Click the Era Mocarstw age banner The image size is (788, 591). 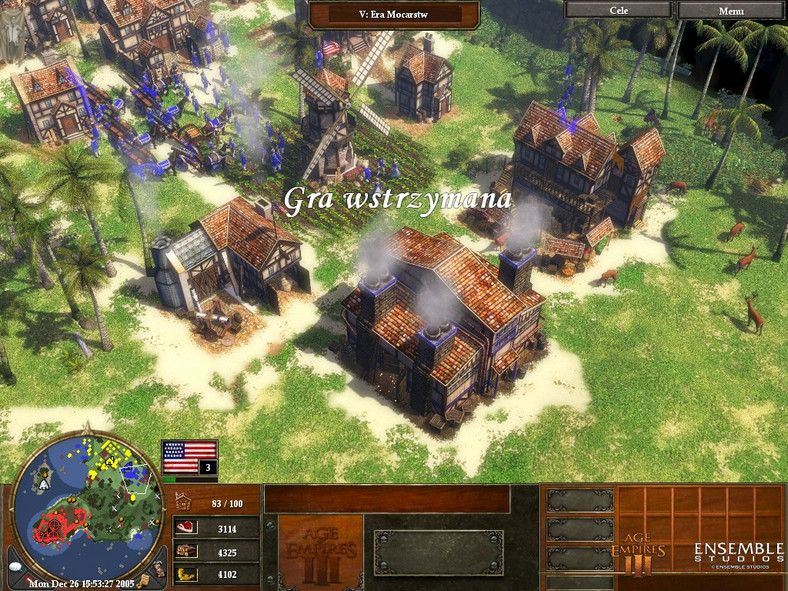coord(393,14)
